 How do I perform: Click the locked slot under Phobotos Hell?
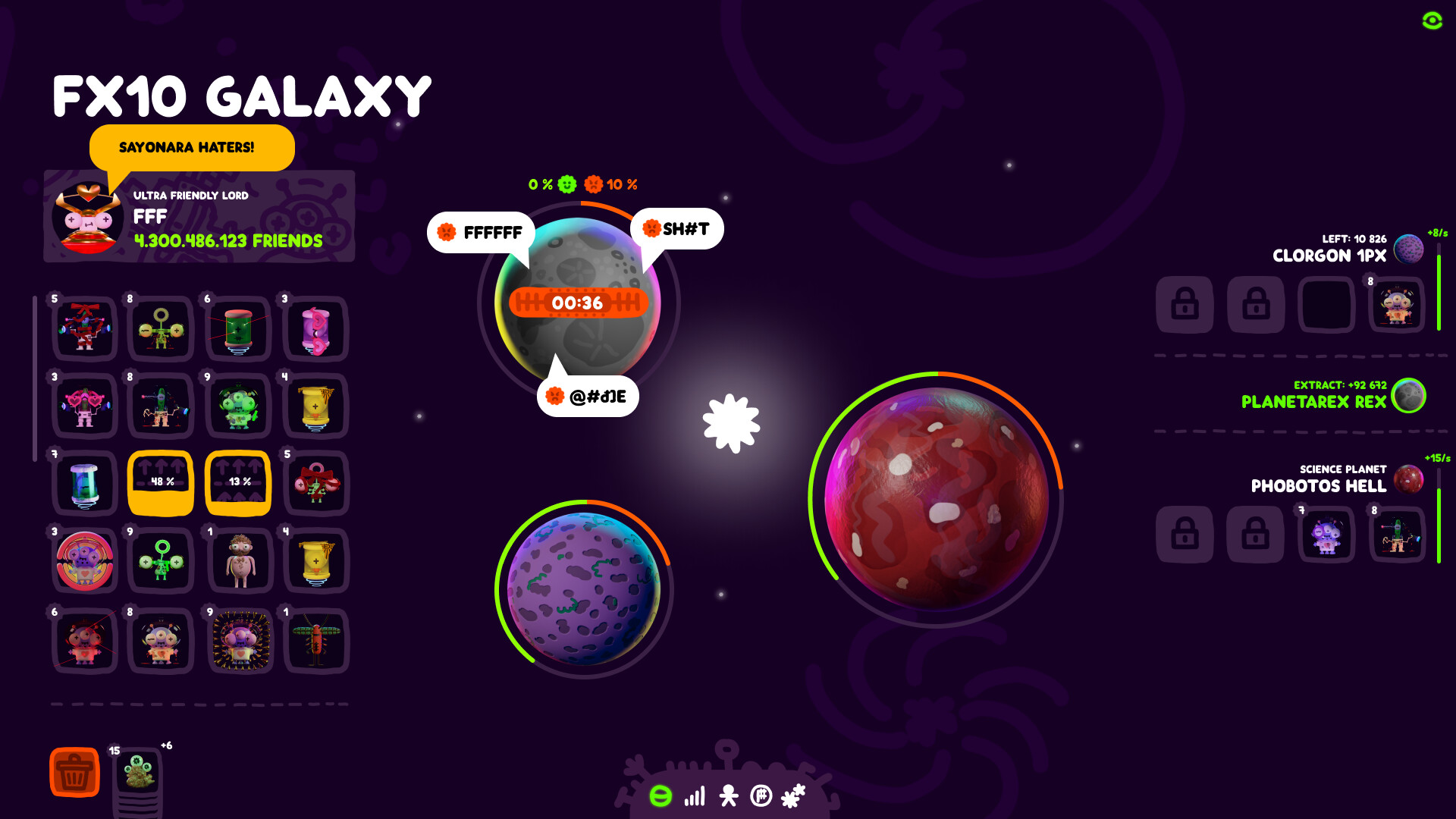[1185, 535]
